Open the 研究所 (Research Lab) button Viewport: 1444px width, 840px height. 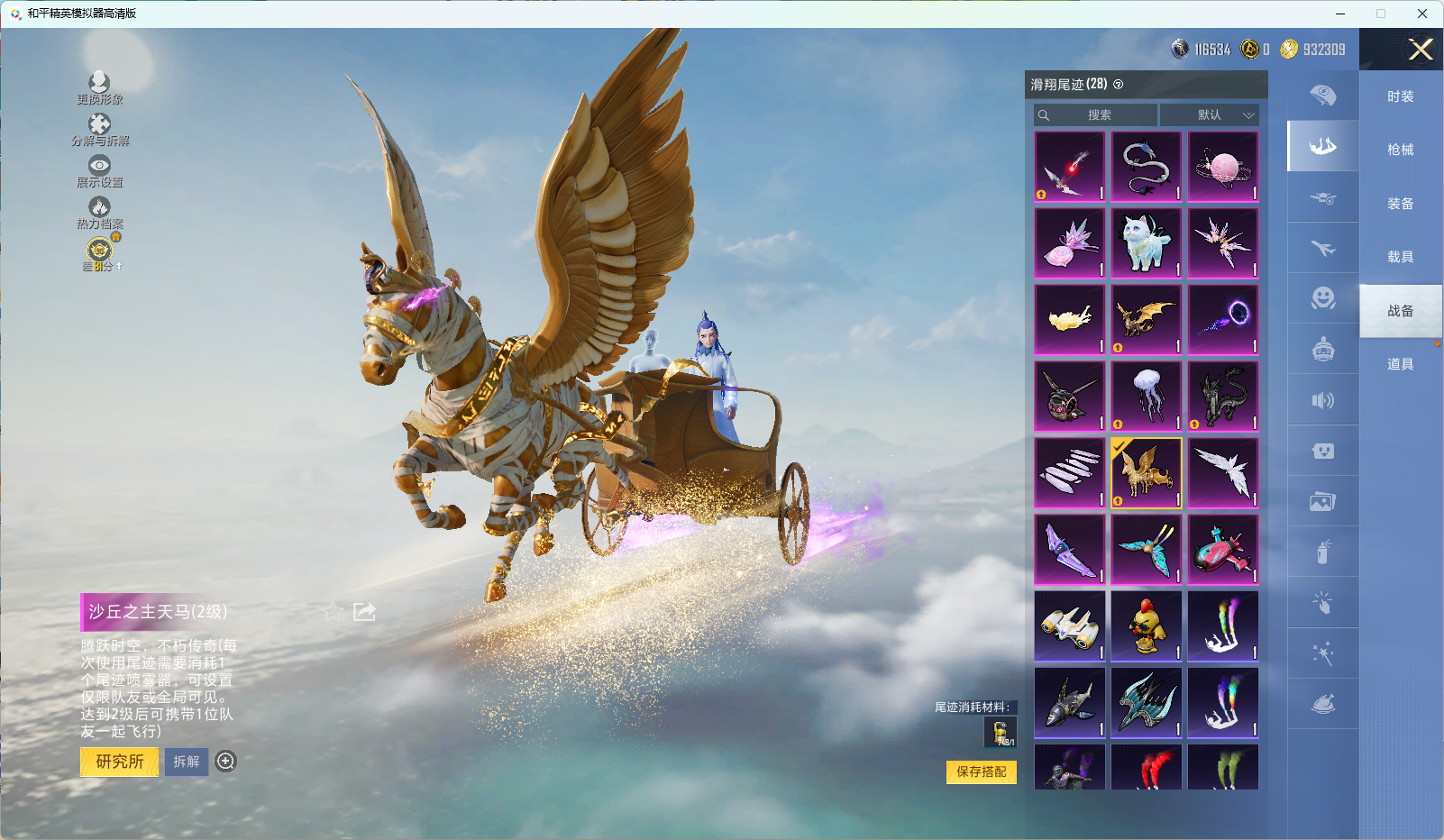120,762
